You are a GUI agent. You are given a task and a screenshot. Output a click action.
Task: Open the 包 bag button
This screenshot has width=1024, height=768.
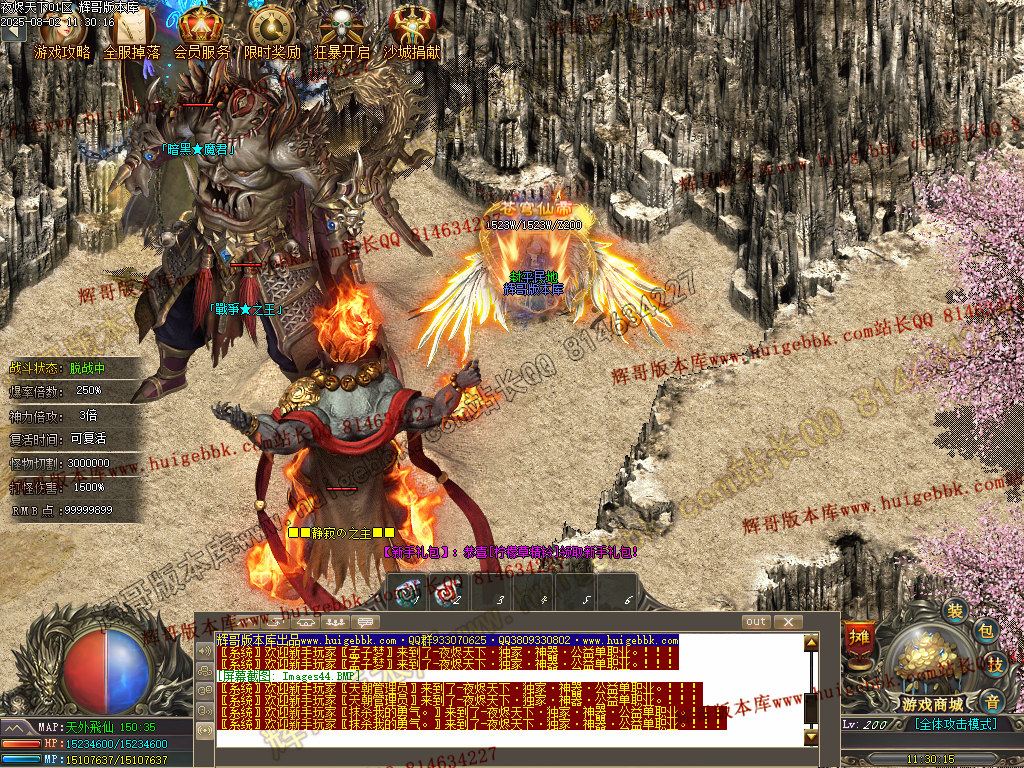[985, 631]
